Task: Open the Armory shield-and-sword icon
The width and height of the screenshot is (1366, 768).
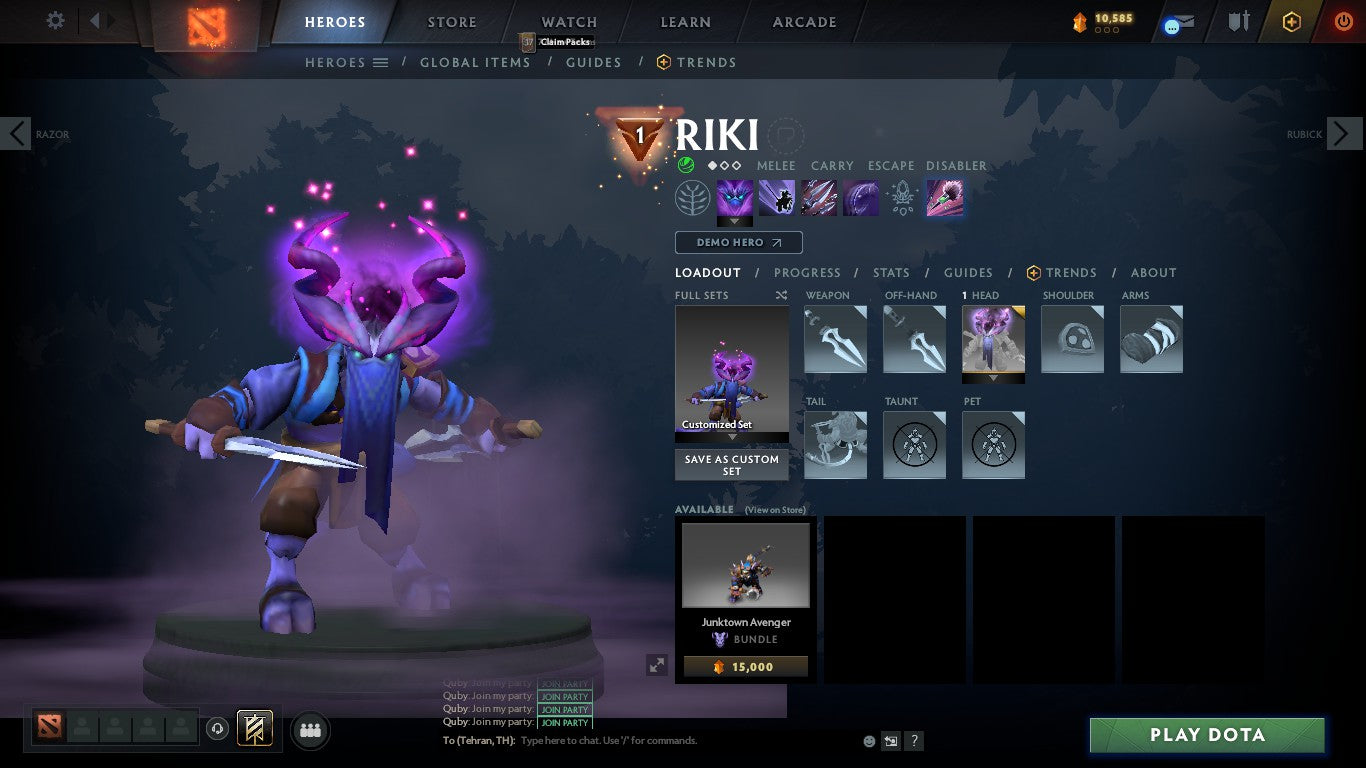Action: 1239,21
